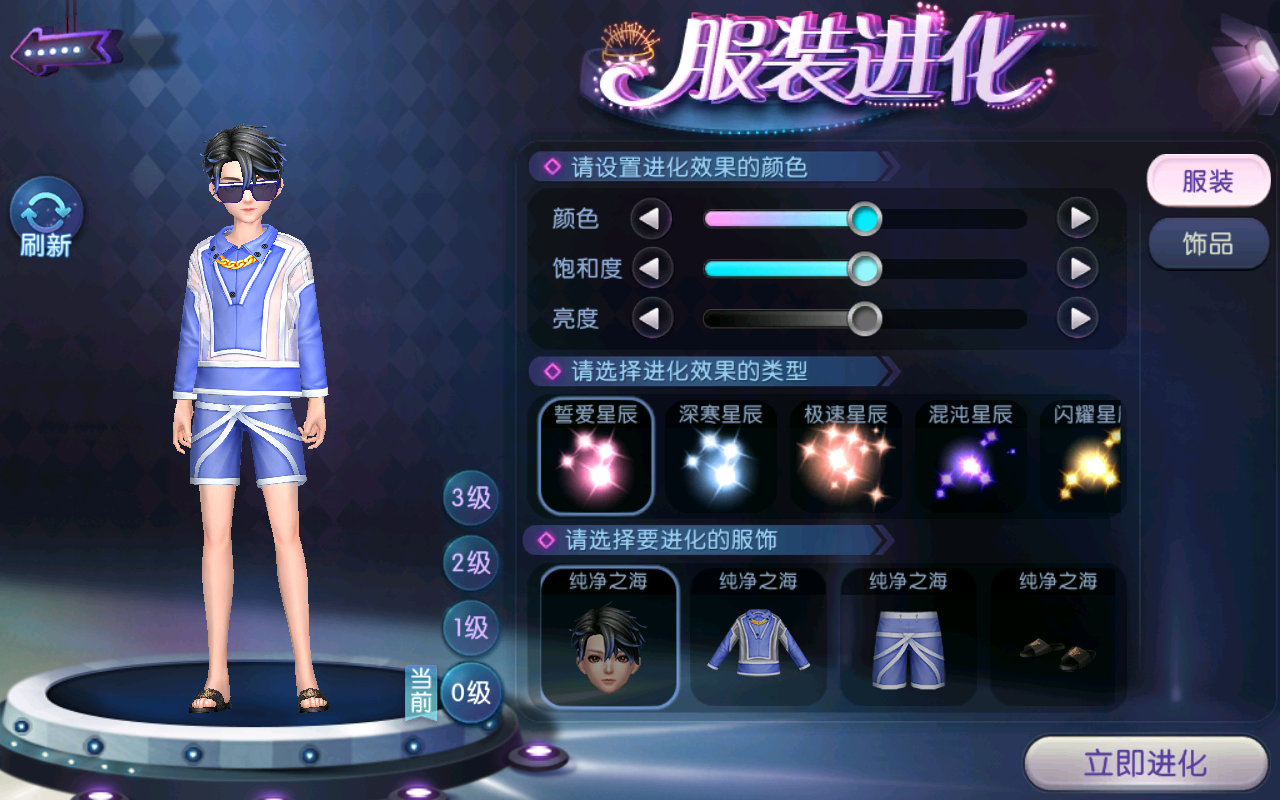Decrease 颜色 with the left arrow
The width and height of the screenshot is (1280, 800).
tap(651, 218)
